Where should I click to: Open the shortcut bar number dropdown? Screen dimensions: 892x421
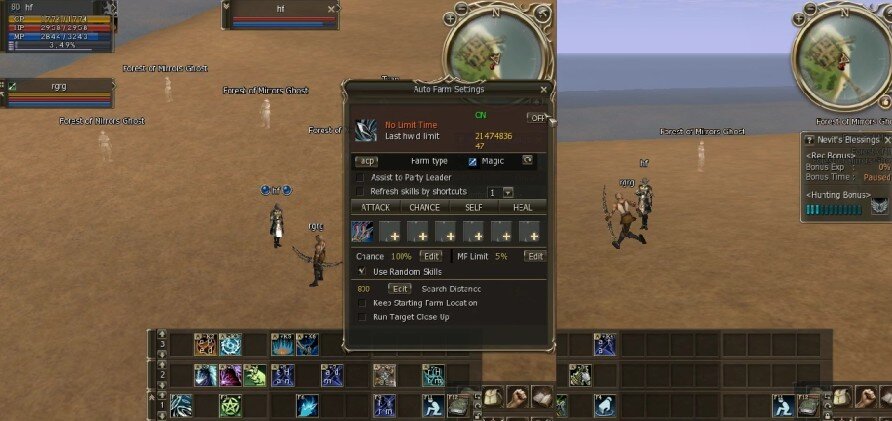click(x=507, y=192)
